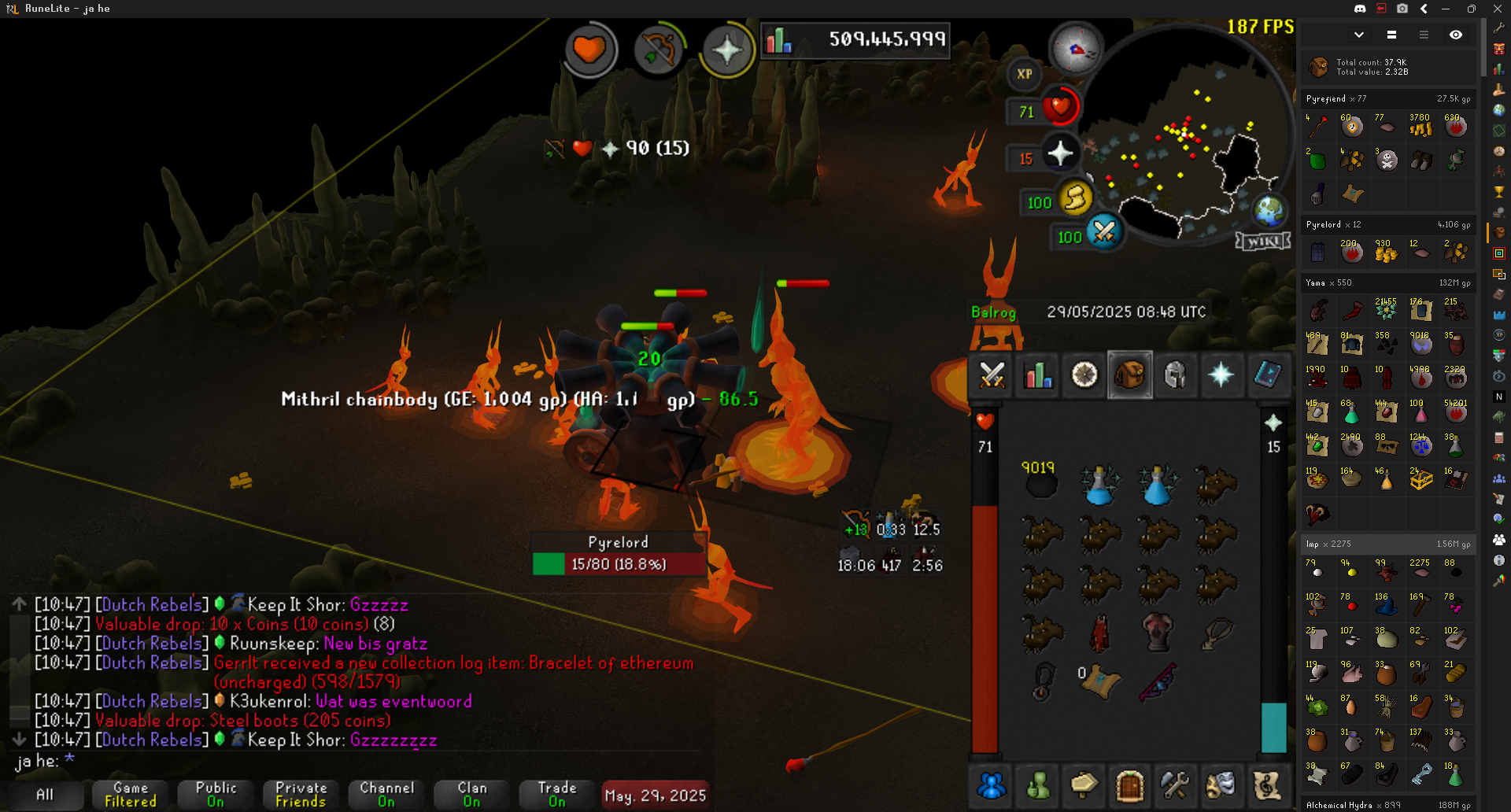Select the Game Filtered chat tab
This screenshot has width=1511, height=812.
131,794
